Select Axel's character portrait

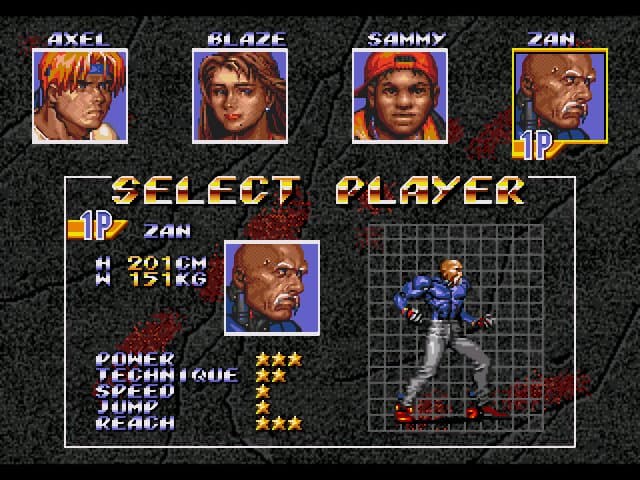(80, 96)
